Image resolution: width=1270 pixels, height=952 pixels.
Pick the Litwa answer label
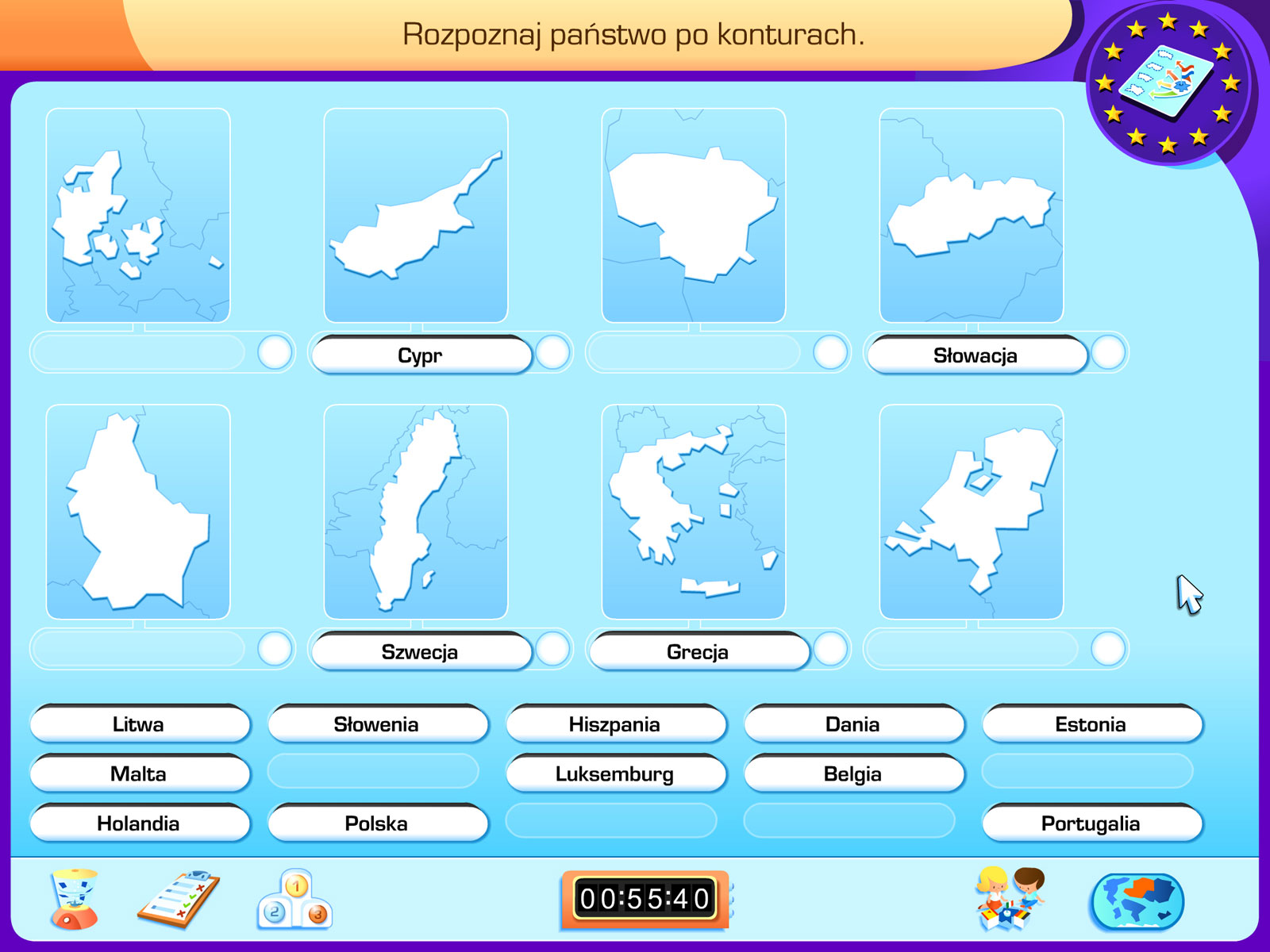139,724
